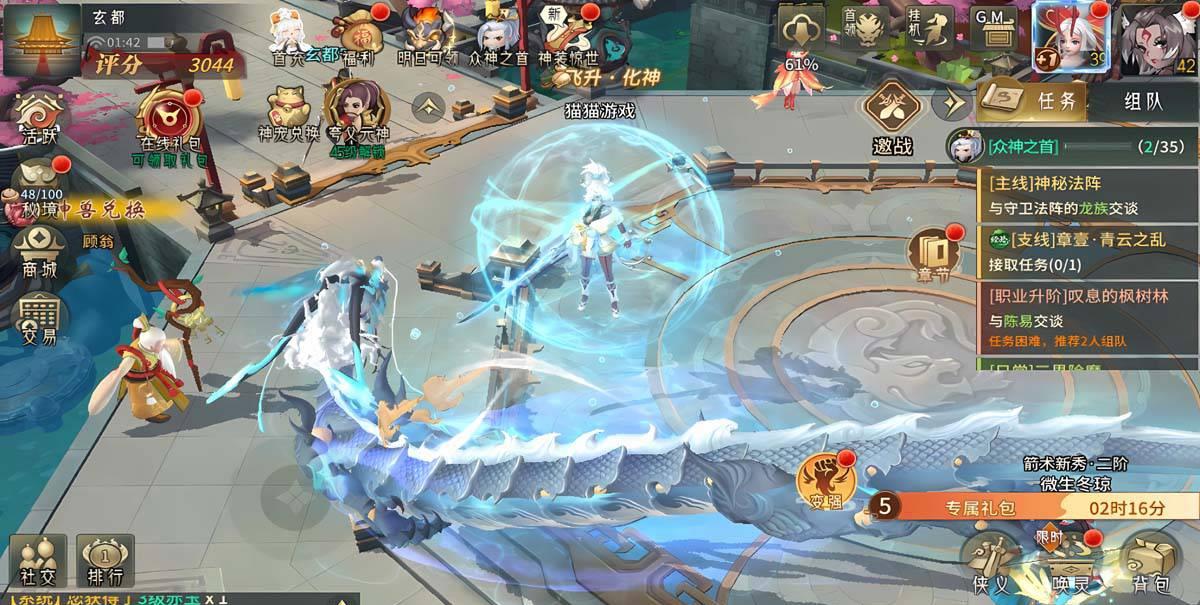This screenshot has height=605, width=1200.
Task: Switch to the 组队 team tab
Action: click(1143, 101)
